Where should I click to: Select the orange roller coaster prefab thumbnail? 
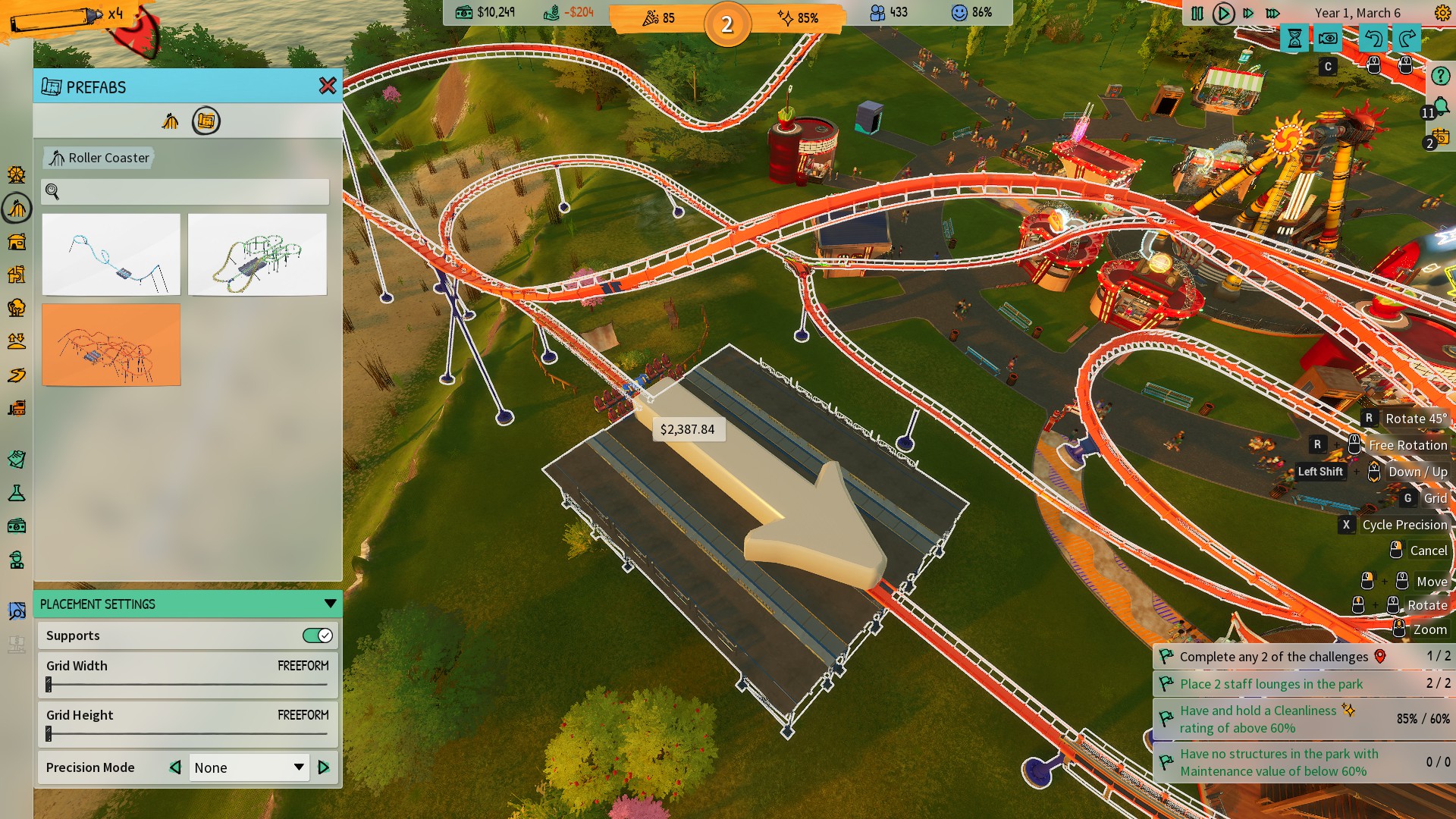pos(111,345)
